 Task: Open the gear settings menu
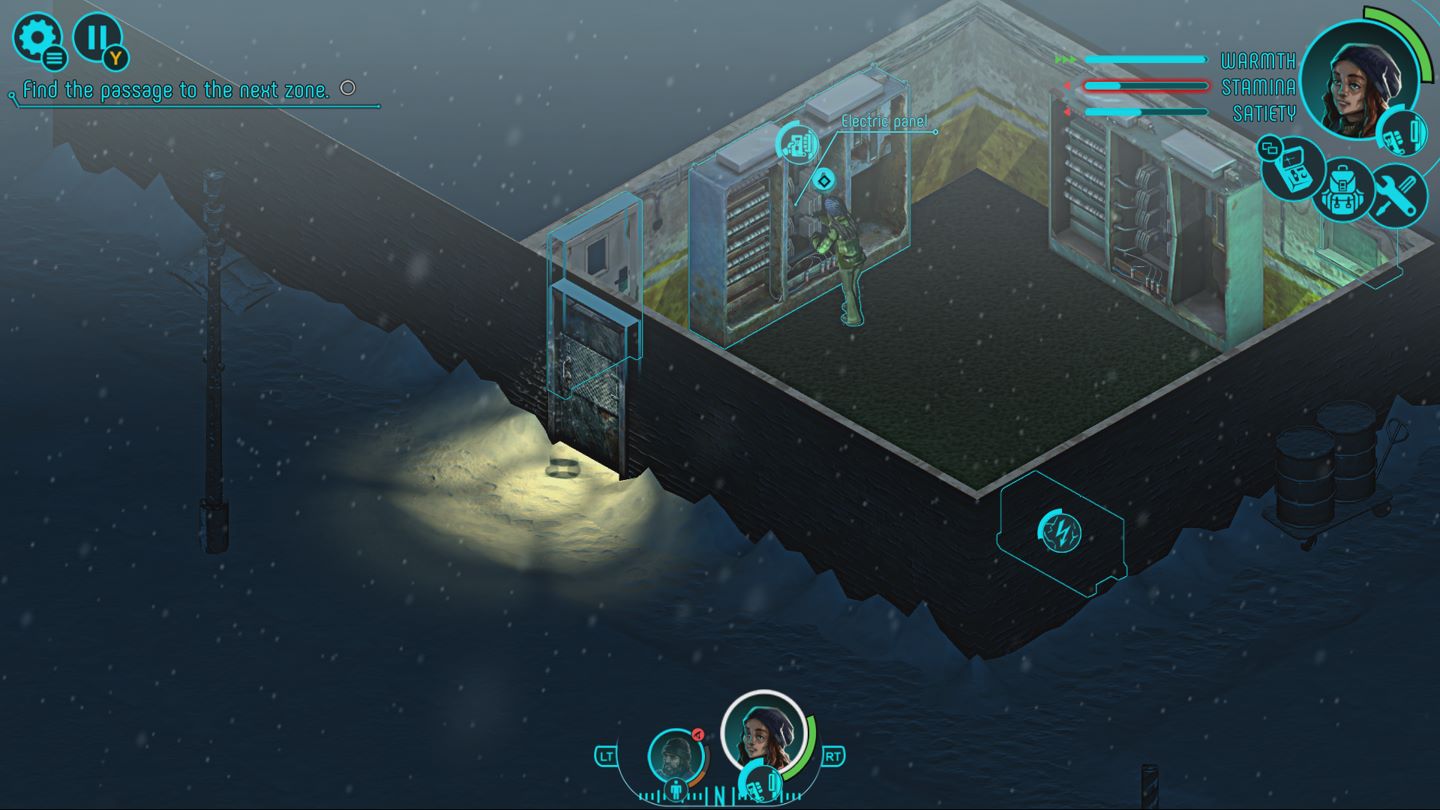(36, 38)
